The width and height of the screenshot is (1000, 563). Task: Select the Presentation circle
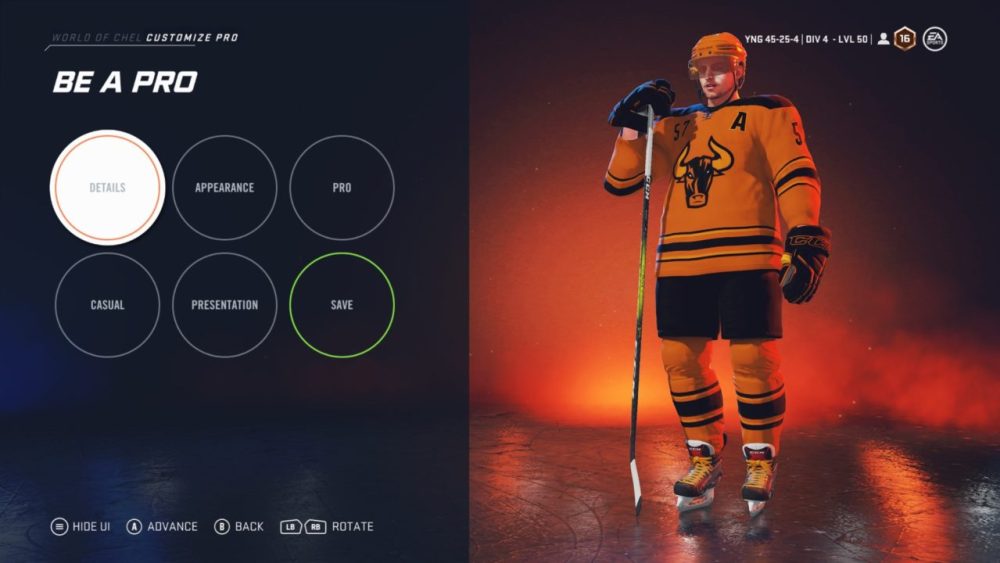(x=224, y=305)
